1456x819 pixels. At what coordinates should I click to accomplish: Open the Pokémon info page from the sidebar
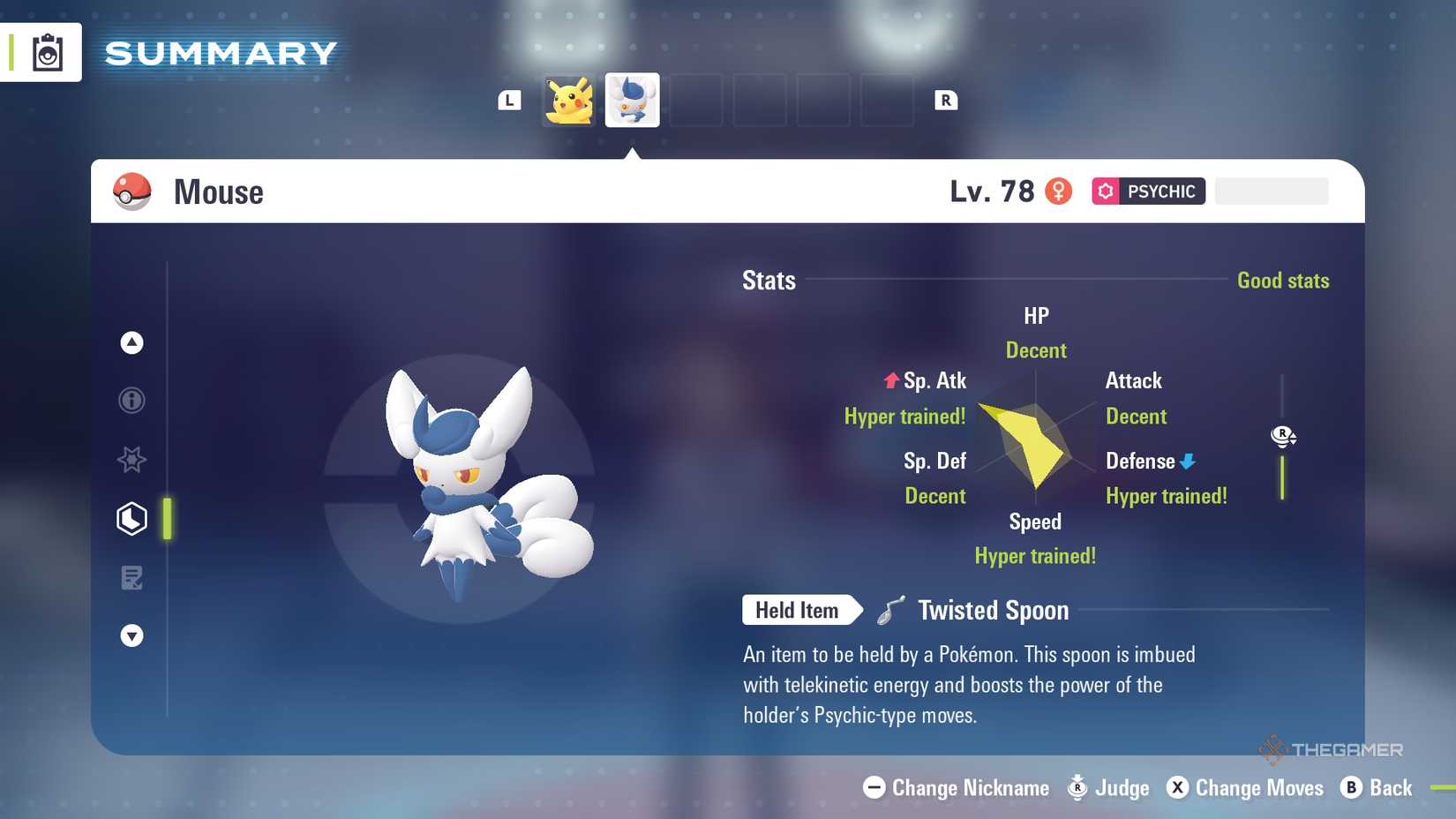click(x=131, y=400)
